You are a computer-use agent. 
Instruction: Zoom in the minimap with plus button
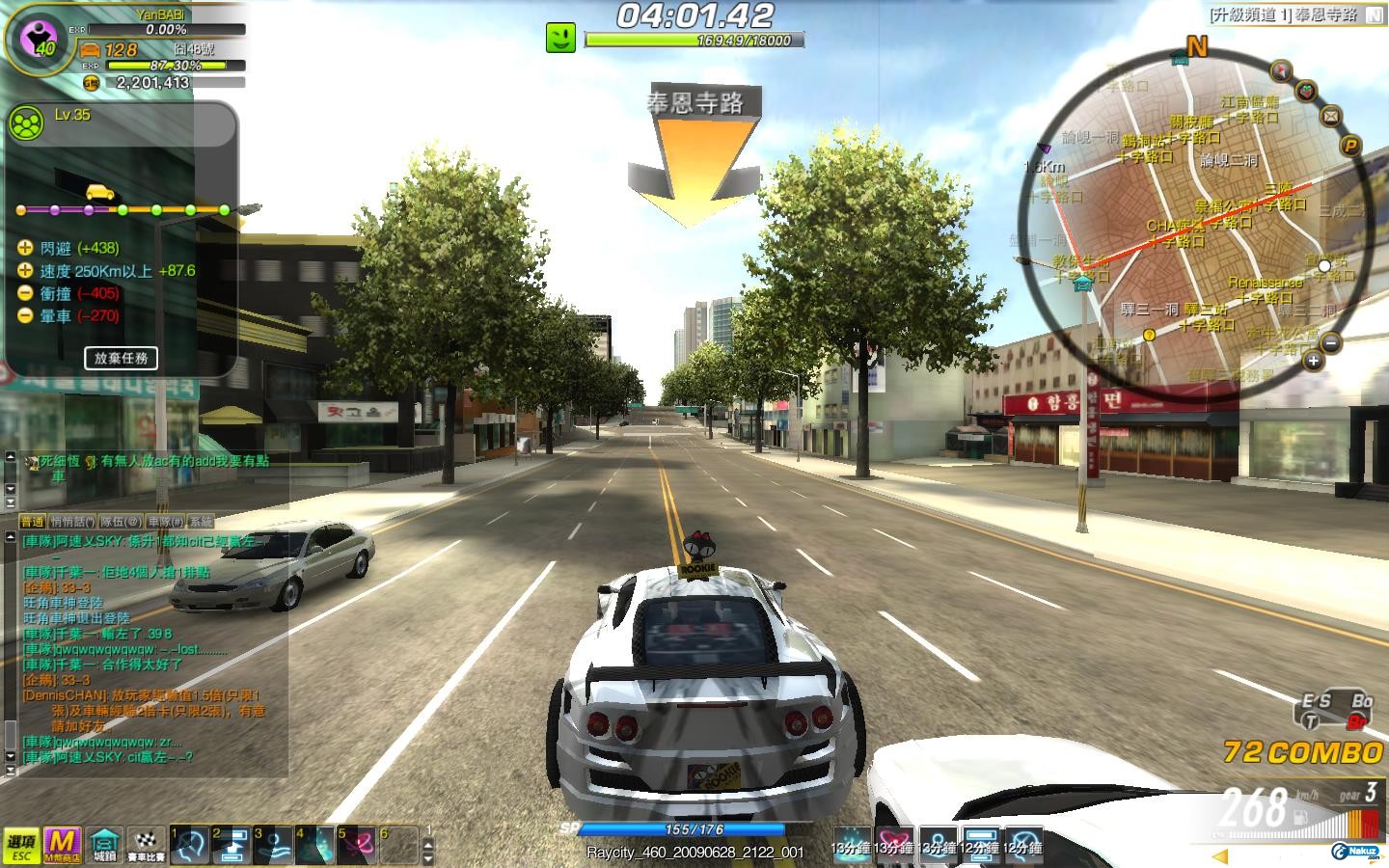click(x=1313, y=361)
